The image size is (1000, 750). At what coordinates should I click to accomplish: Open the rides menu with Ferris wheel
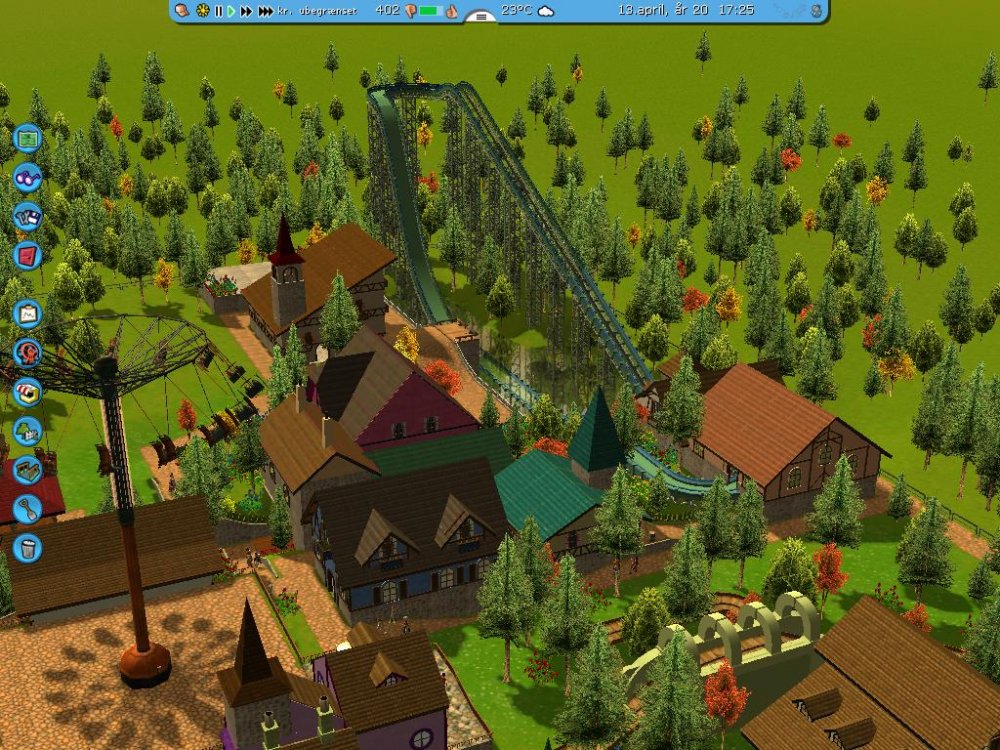pos(27,352)
